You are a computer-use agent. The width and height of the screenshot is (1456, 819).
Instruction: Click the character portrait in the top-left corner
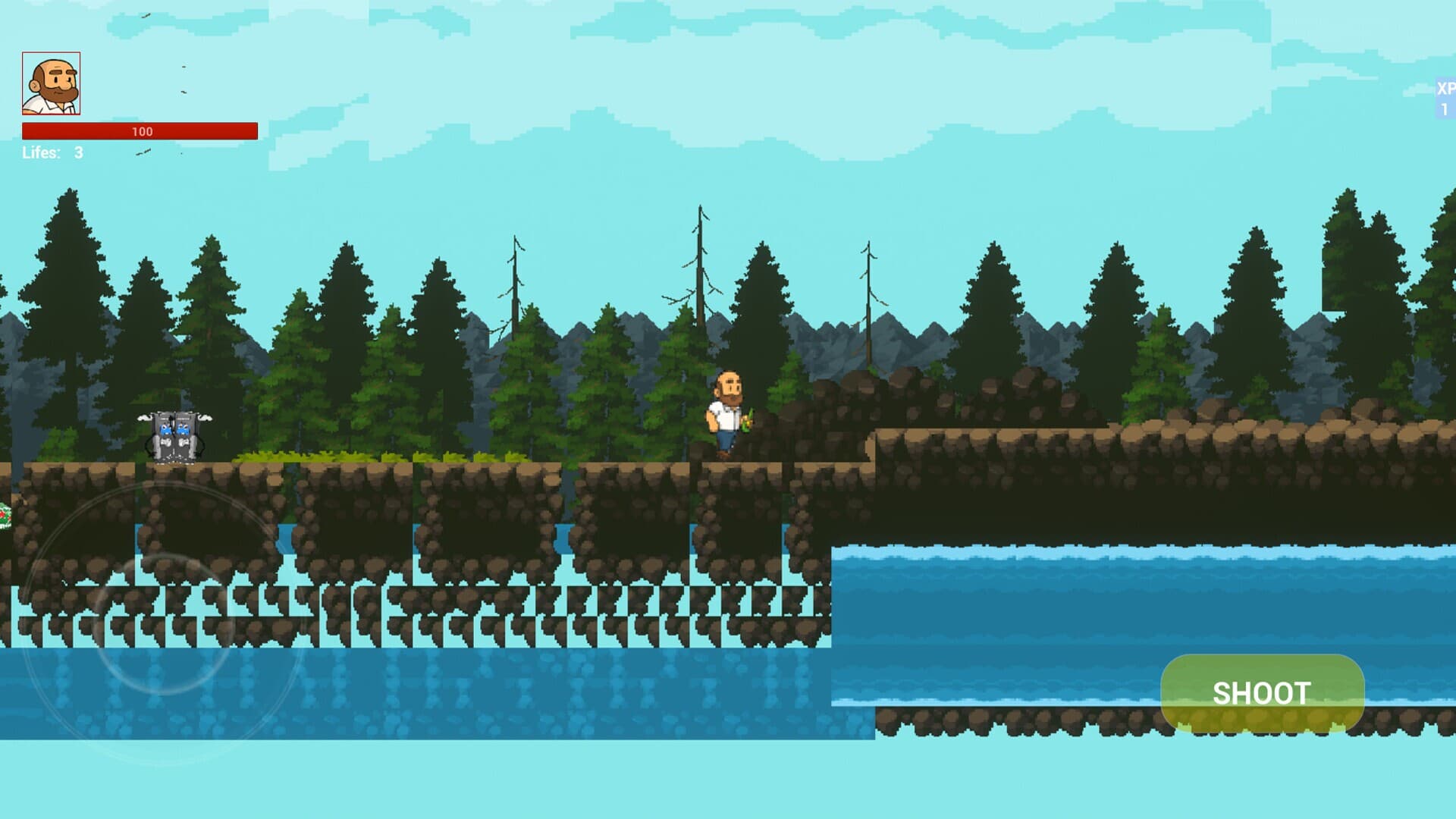[x=52, y=83]
